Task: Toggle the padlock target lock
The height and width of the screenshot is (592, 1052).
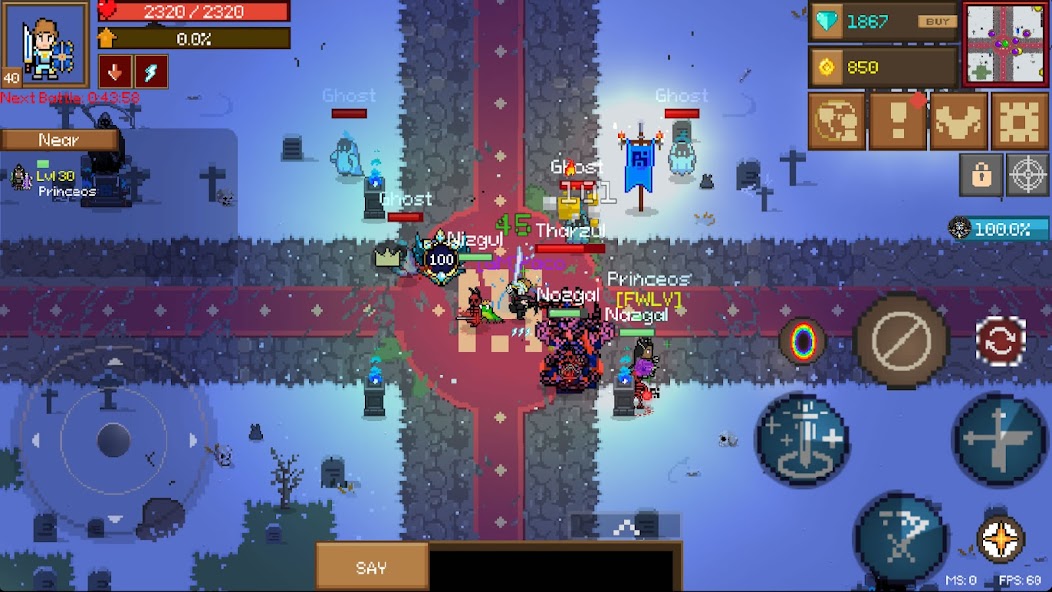Action: point(981,175)
